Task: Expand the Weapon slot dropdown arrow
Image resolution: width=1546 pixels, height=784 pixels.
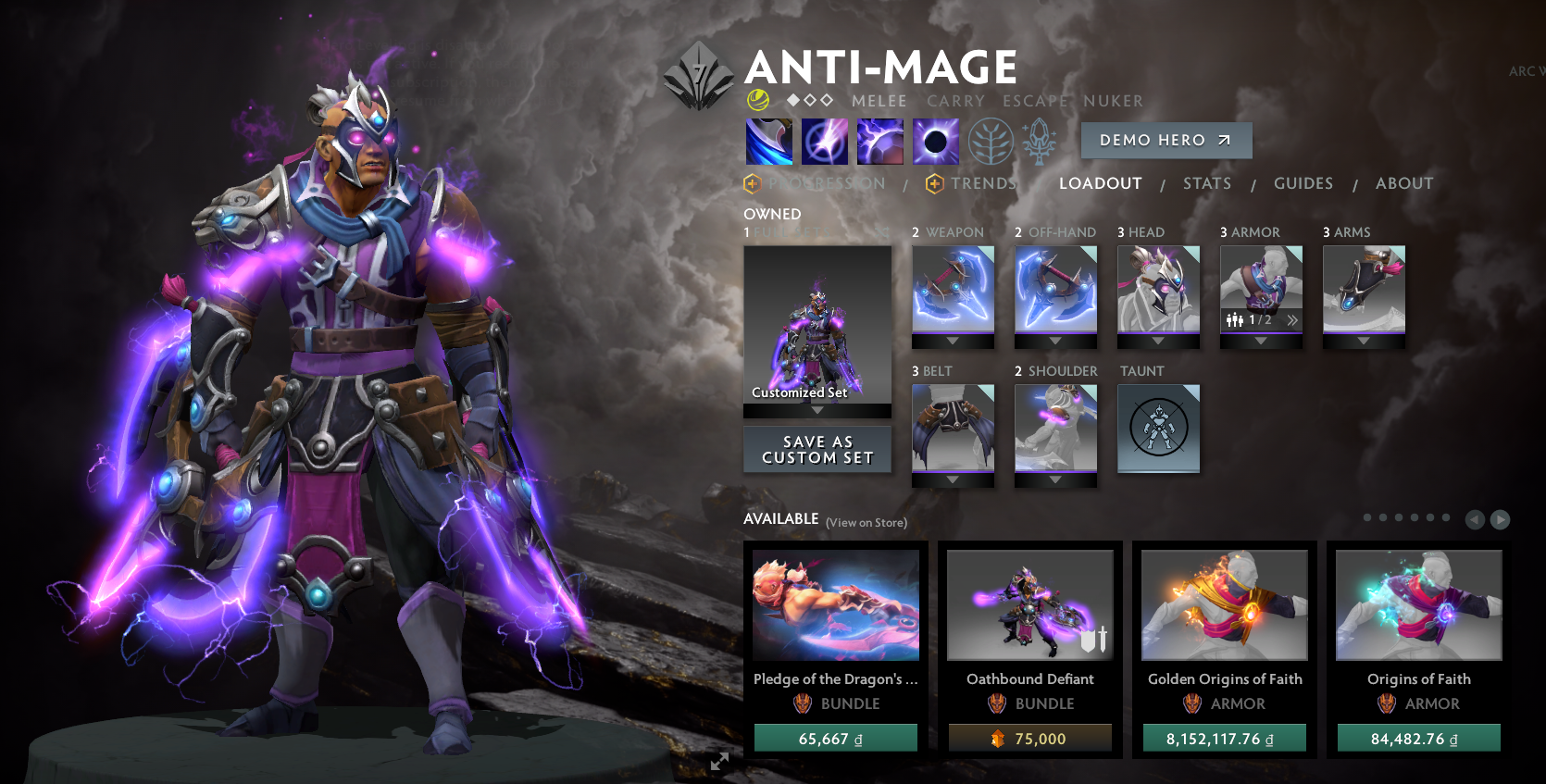Action: tap(953, 342)
